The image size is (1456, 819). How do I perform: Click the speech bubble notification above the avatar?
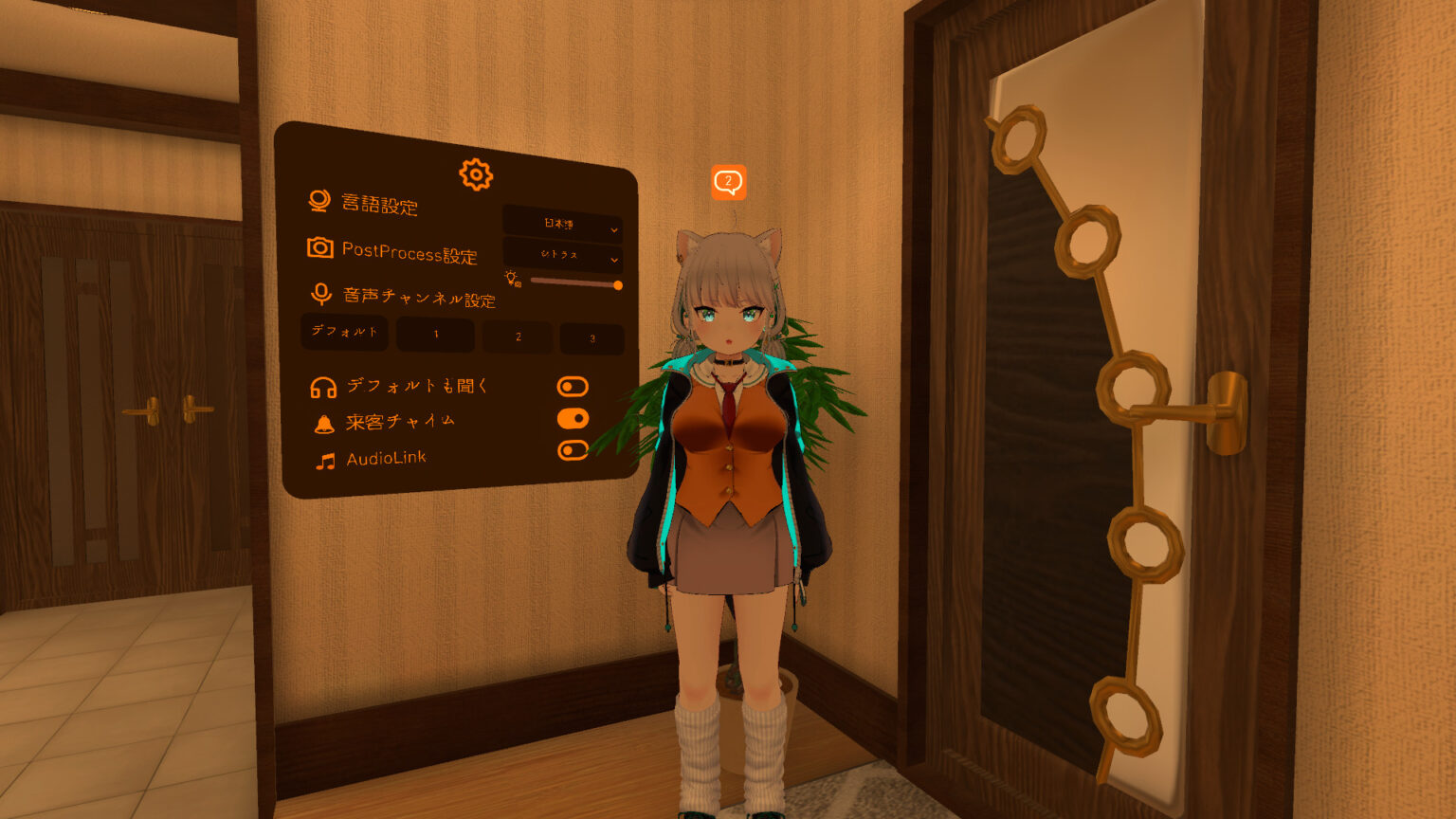(x=728, y=180)
